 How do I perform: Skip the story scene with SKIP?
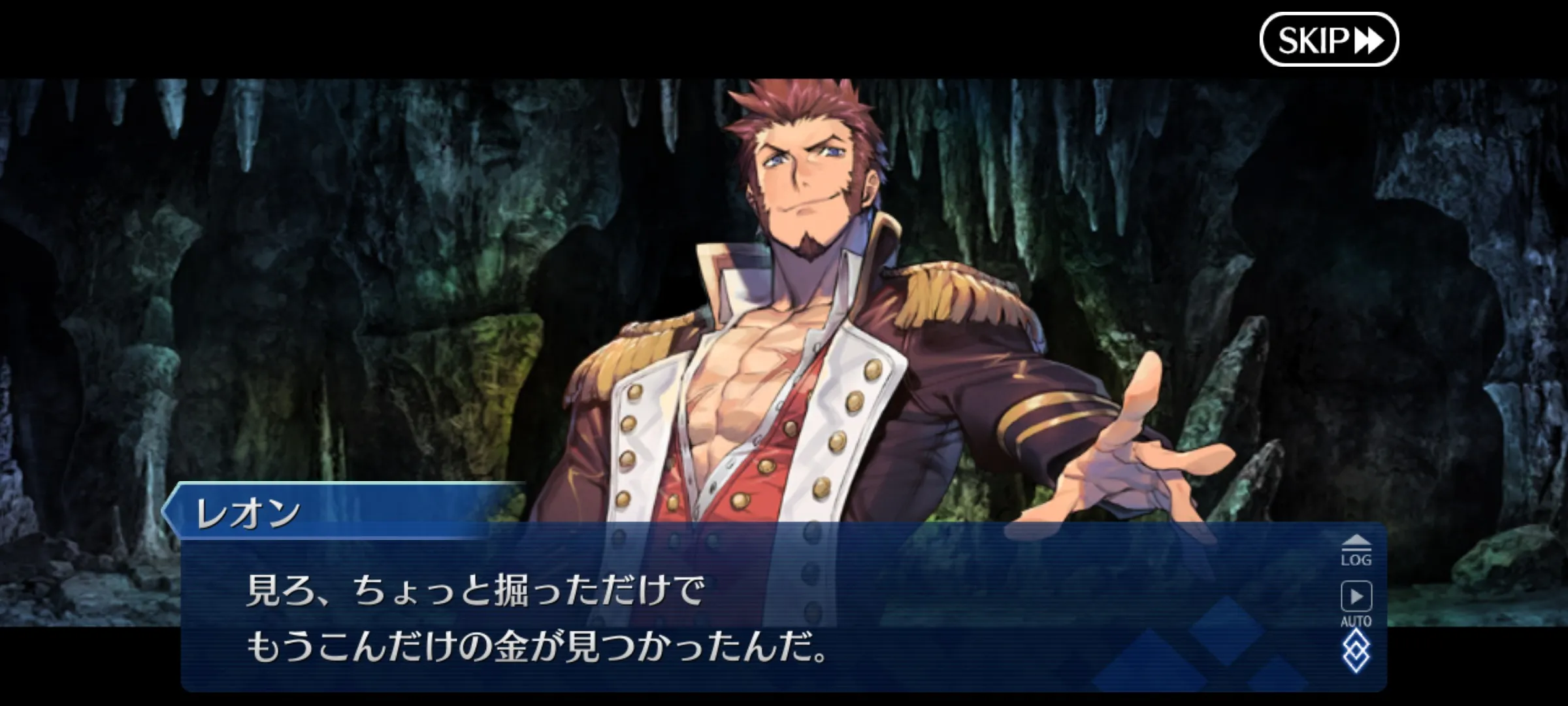coord(1328,40)
